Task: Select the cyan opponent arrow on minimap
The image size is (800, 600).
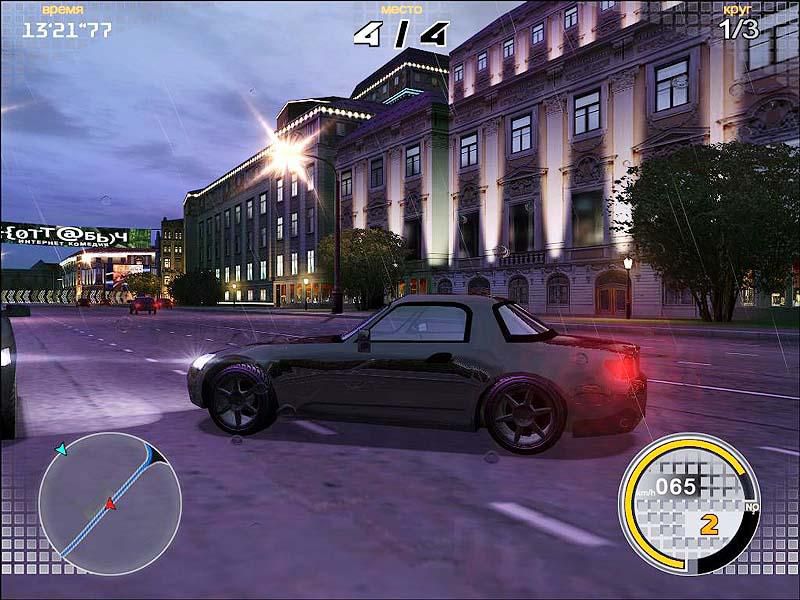Action: 62,450
